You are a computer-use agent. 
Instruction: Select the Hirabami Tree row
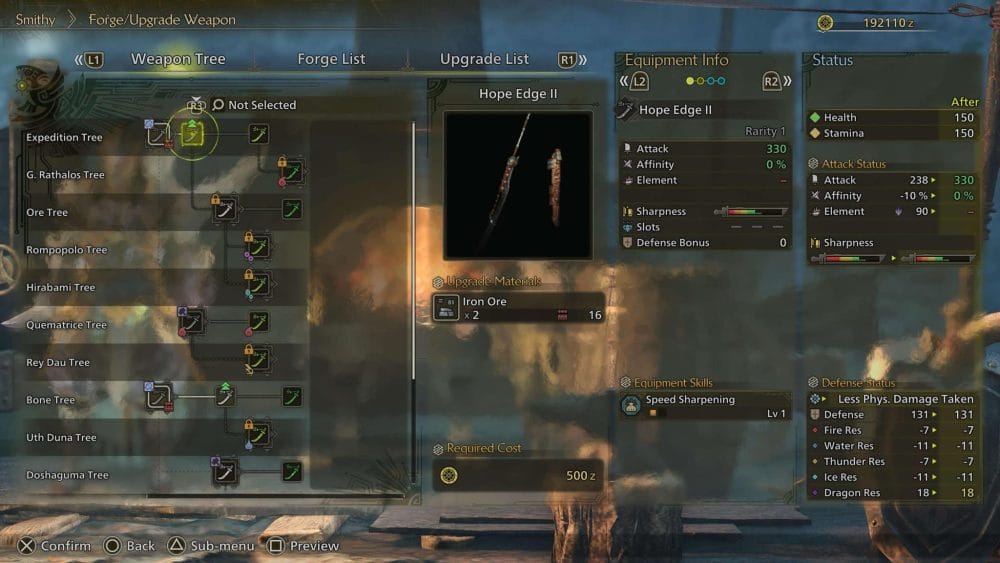click(x=61, y=288)
